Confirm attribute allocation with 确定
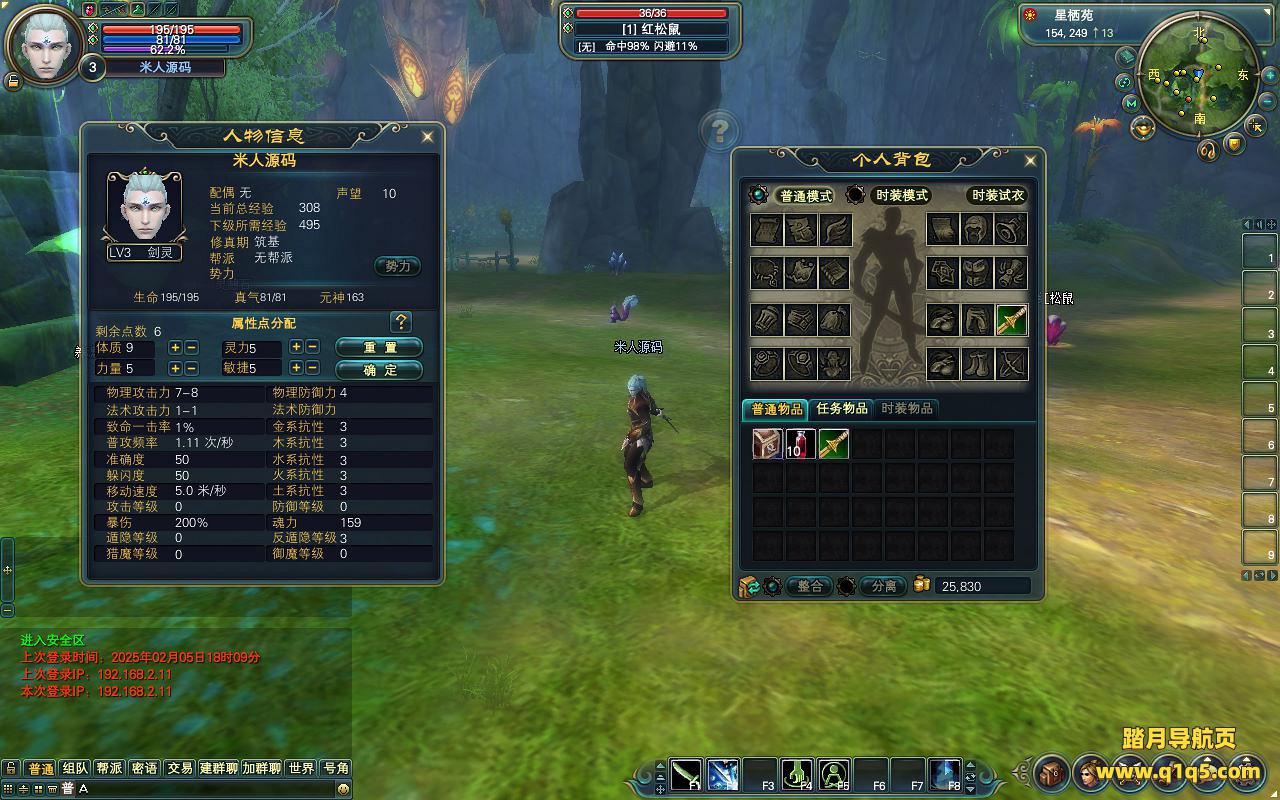Image resolution: width=1280 pixels, height=800 pixels. tap(379, 369)
